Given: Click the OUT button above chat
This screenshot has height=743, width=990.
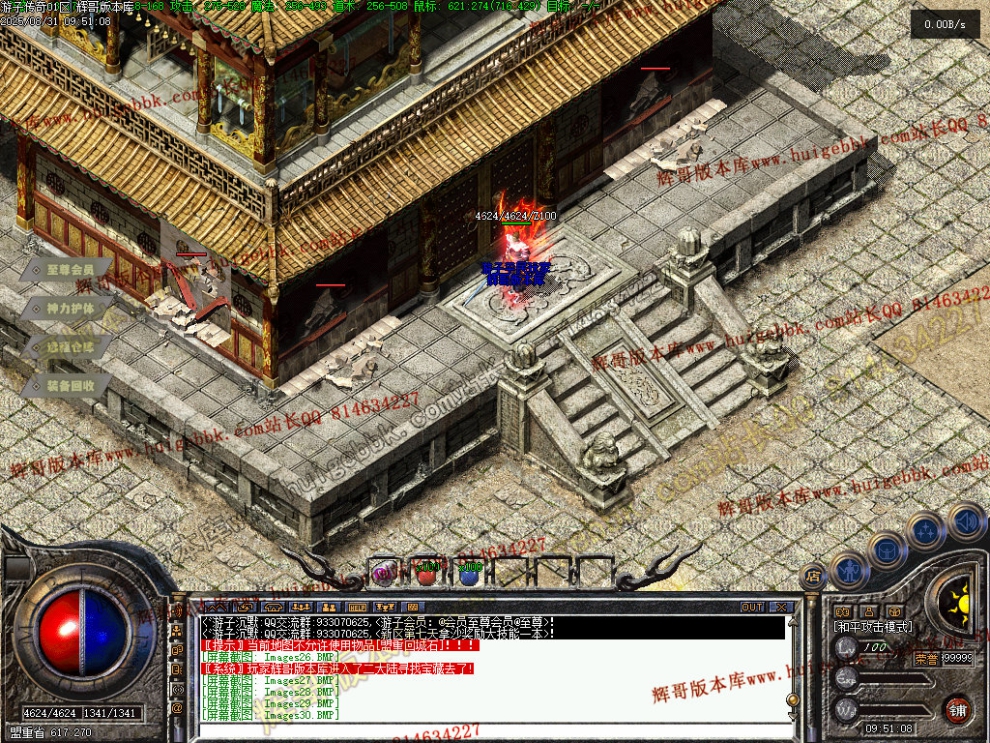Looking at the screenshot, I should click(751, 607).
